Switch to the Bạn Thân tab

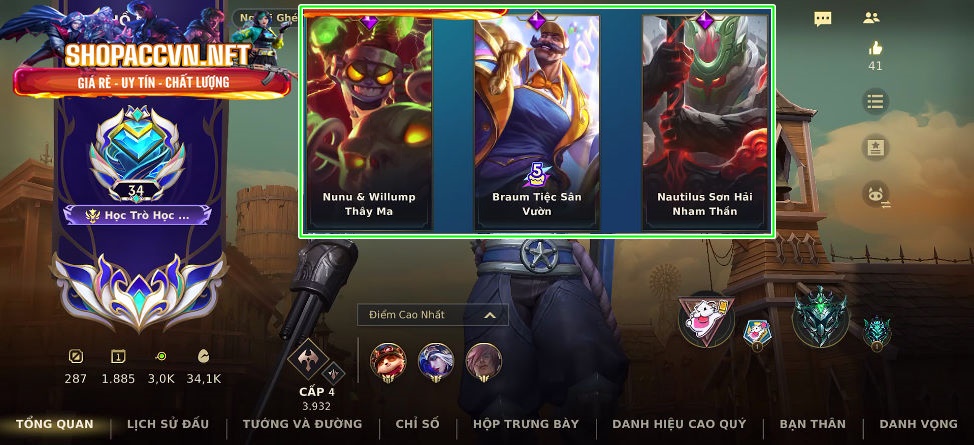tap(812, 424)
